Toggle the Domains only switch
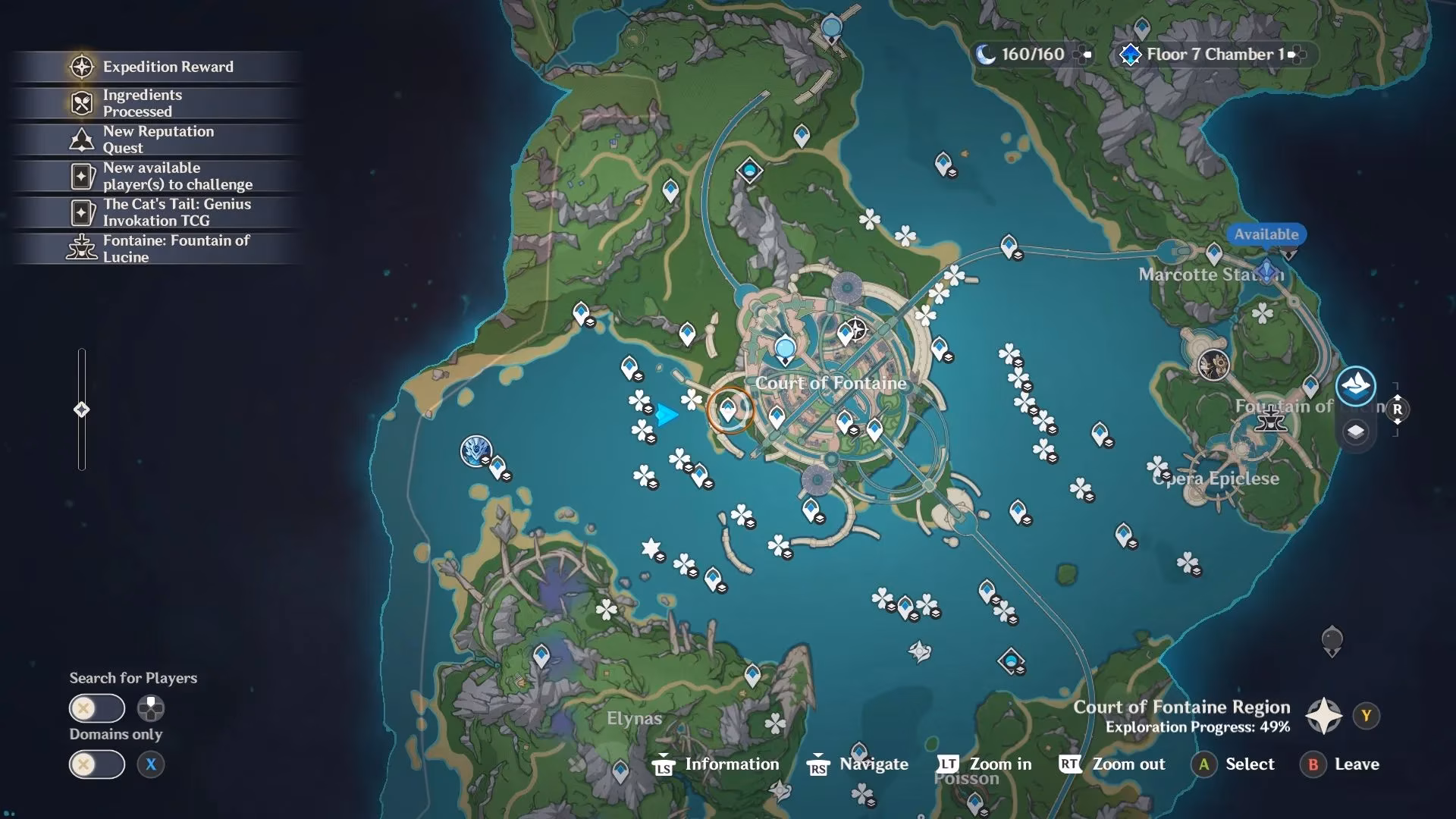This screenshot has width=1456, height=819. 96,764
